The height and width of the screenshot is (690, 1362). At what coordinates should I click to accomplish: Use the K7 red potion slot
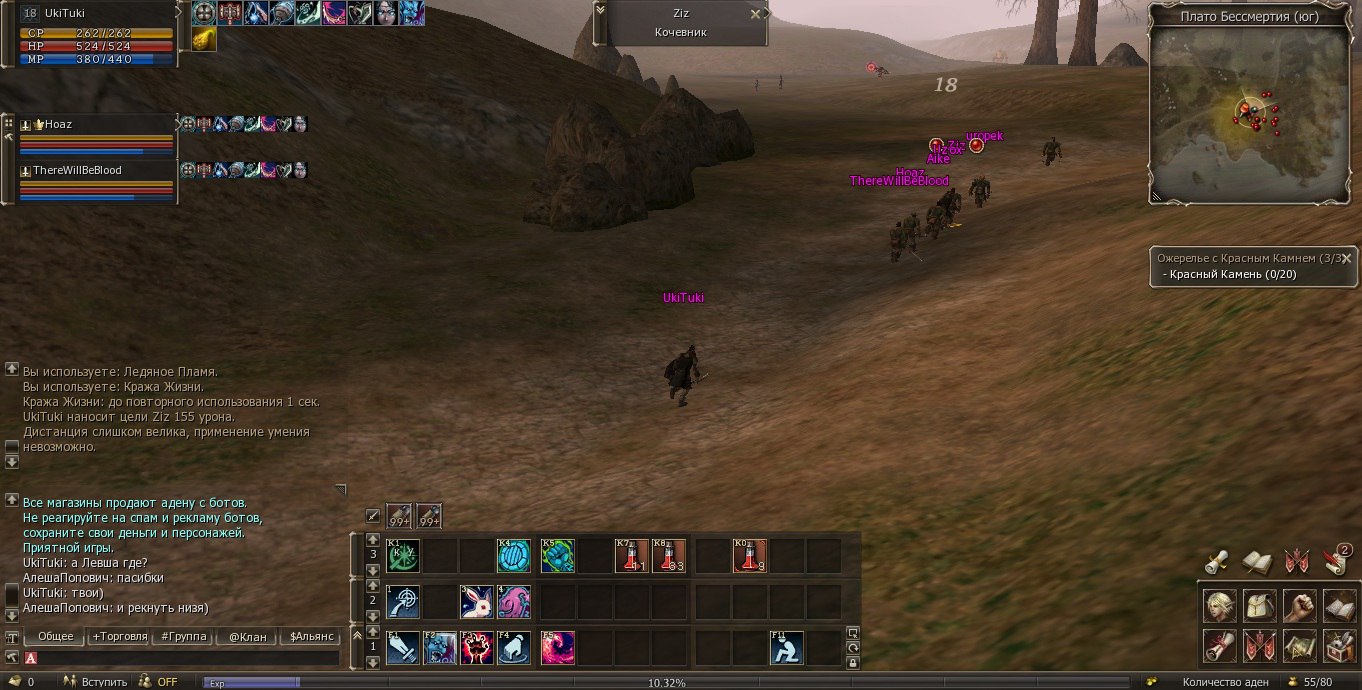tap(631, 556)
